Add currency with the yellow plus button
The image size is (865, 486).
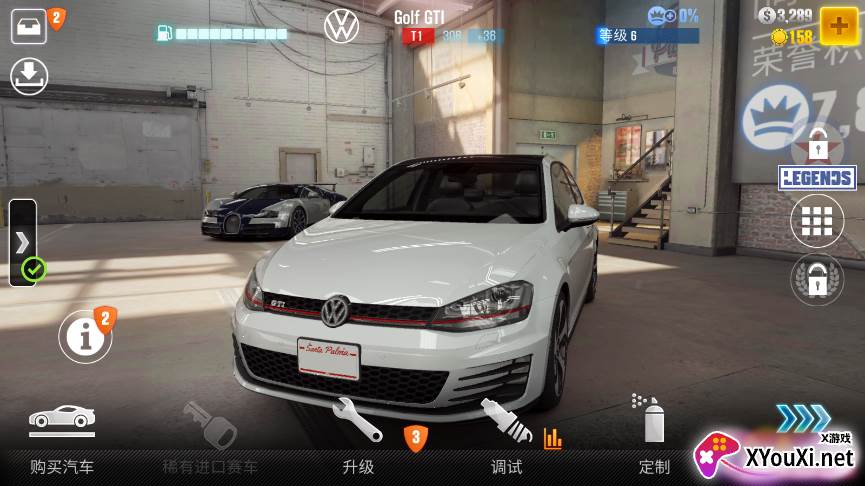coord(838,25)
